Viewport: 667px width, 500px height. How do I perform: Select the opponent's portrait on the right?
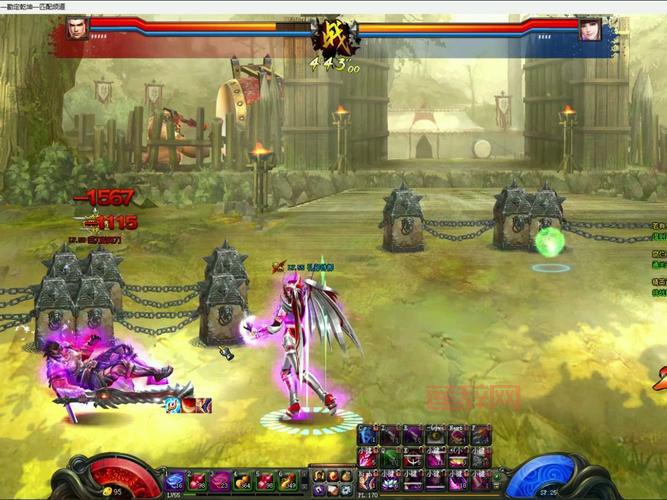pos(591,29)
